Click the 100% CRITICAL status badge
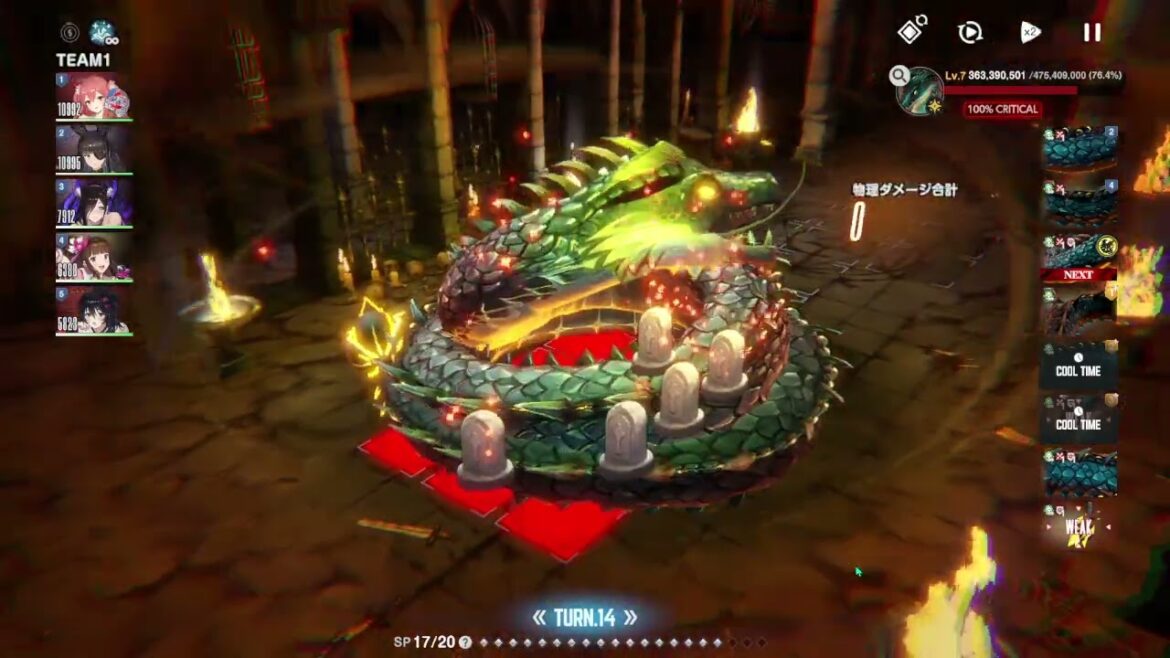 pos(1003,110)
